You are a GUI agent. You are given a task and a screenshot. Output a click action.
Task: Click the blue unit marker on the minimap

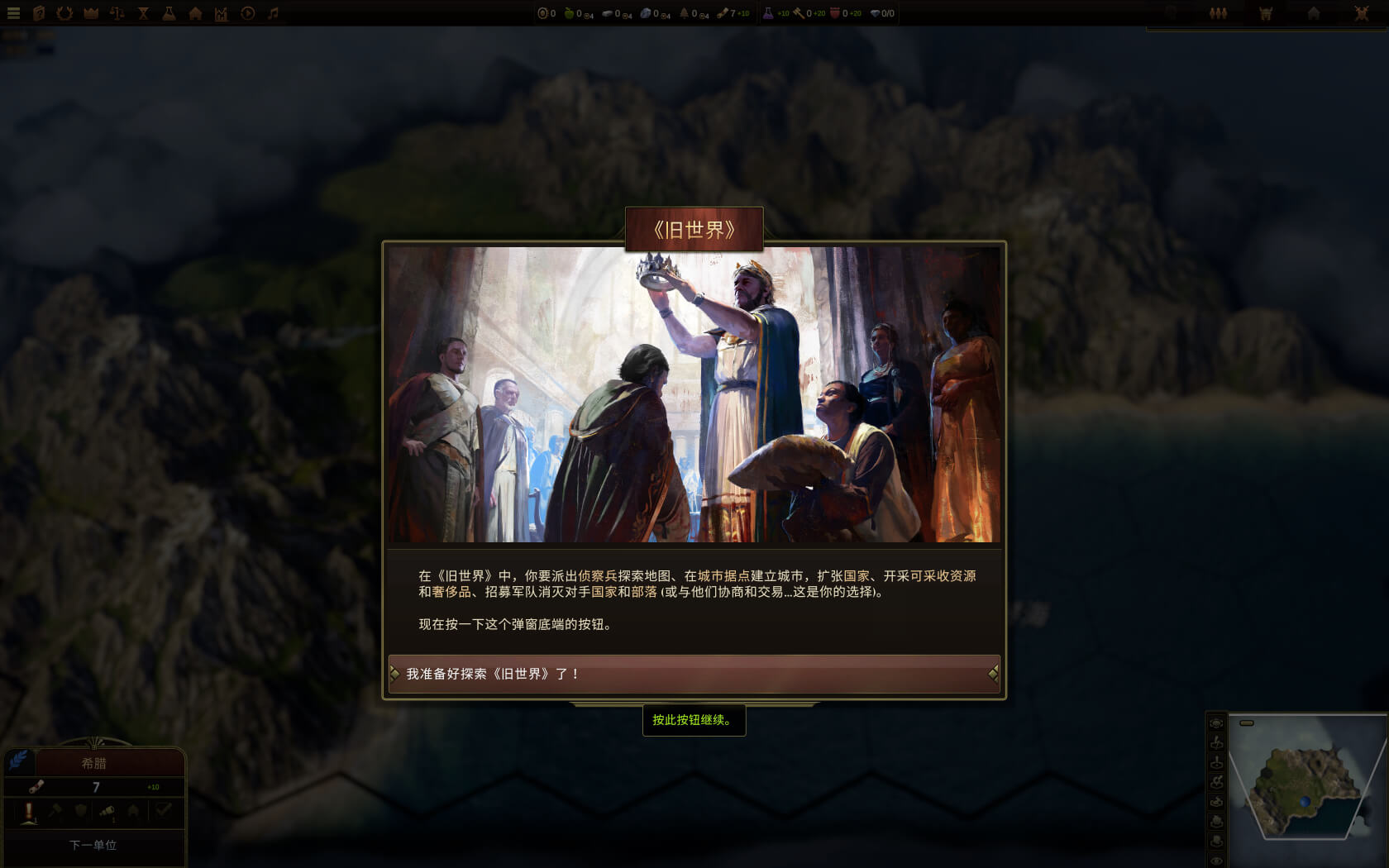[1305, 802]
